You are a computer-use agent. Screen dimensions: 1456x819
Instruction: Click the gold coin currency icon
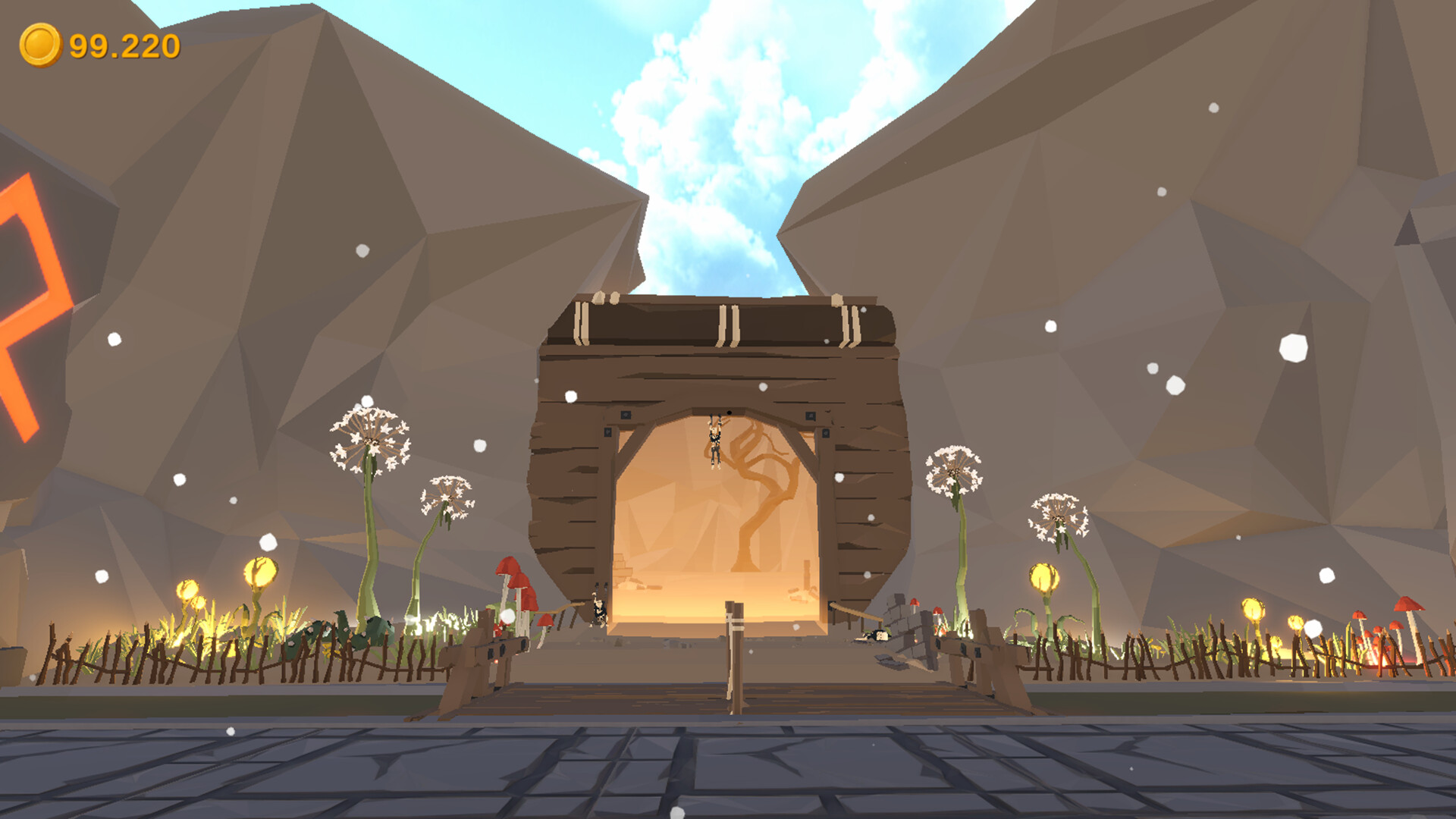point(40,45)
